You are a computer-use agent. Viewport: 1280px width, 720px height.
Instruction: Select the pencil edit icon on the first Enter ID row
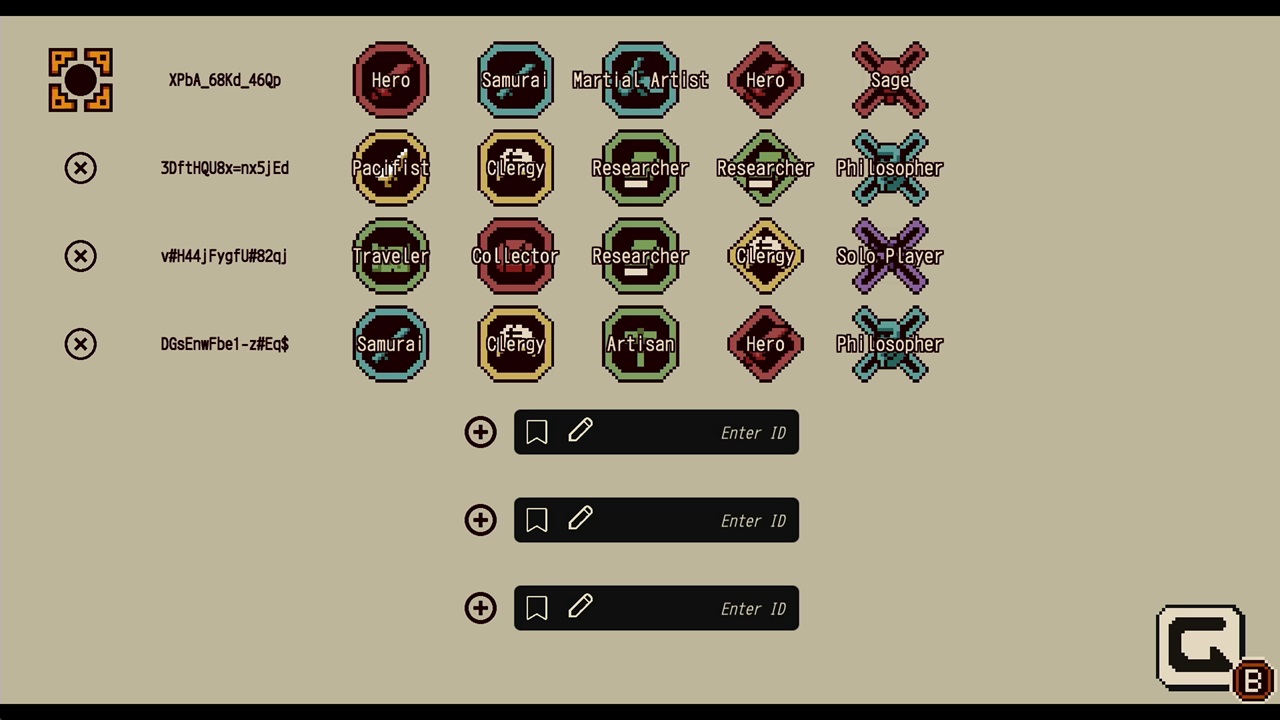pos(580,431)
